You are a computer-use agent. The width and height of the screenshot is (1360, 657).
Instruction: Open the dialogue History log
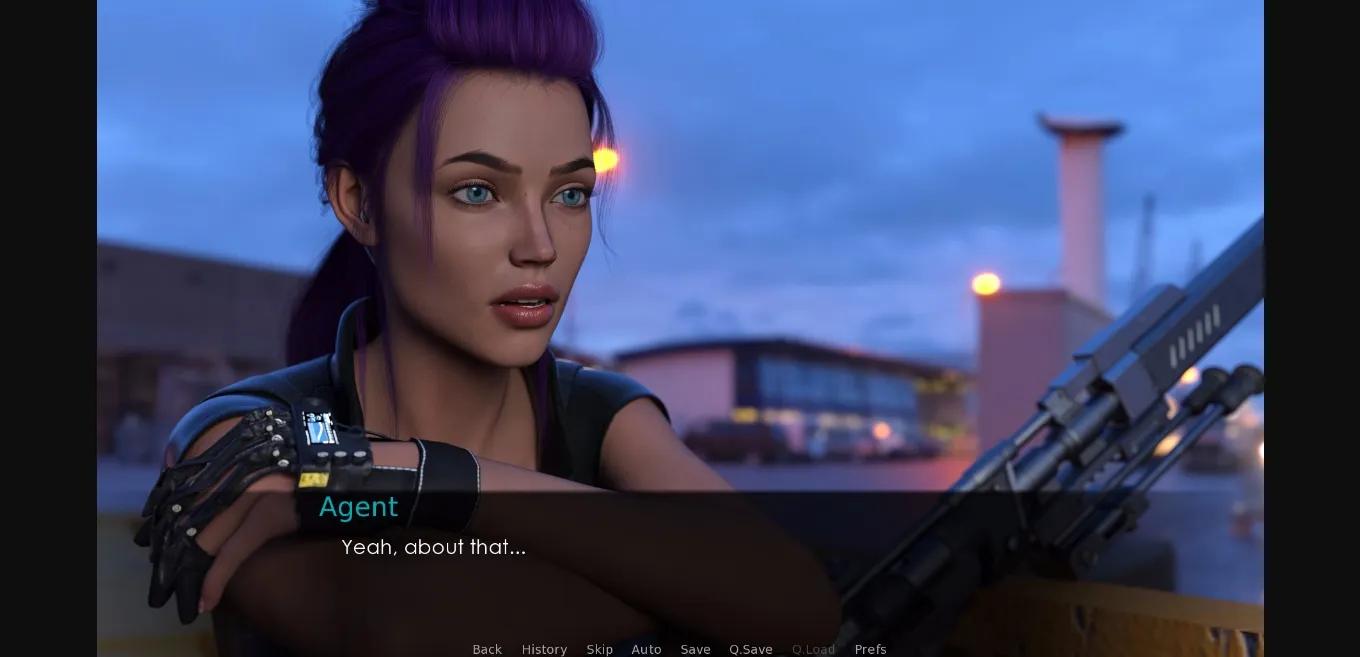(544, 649)
